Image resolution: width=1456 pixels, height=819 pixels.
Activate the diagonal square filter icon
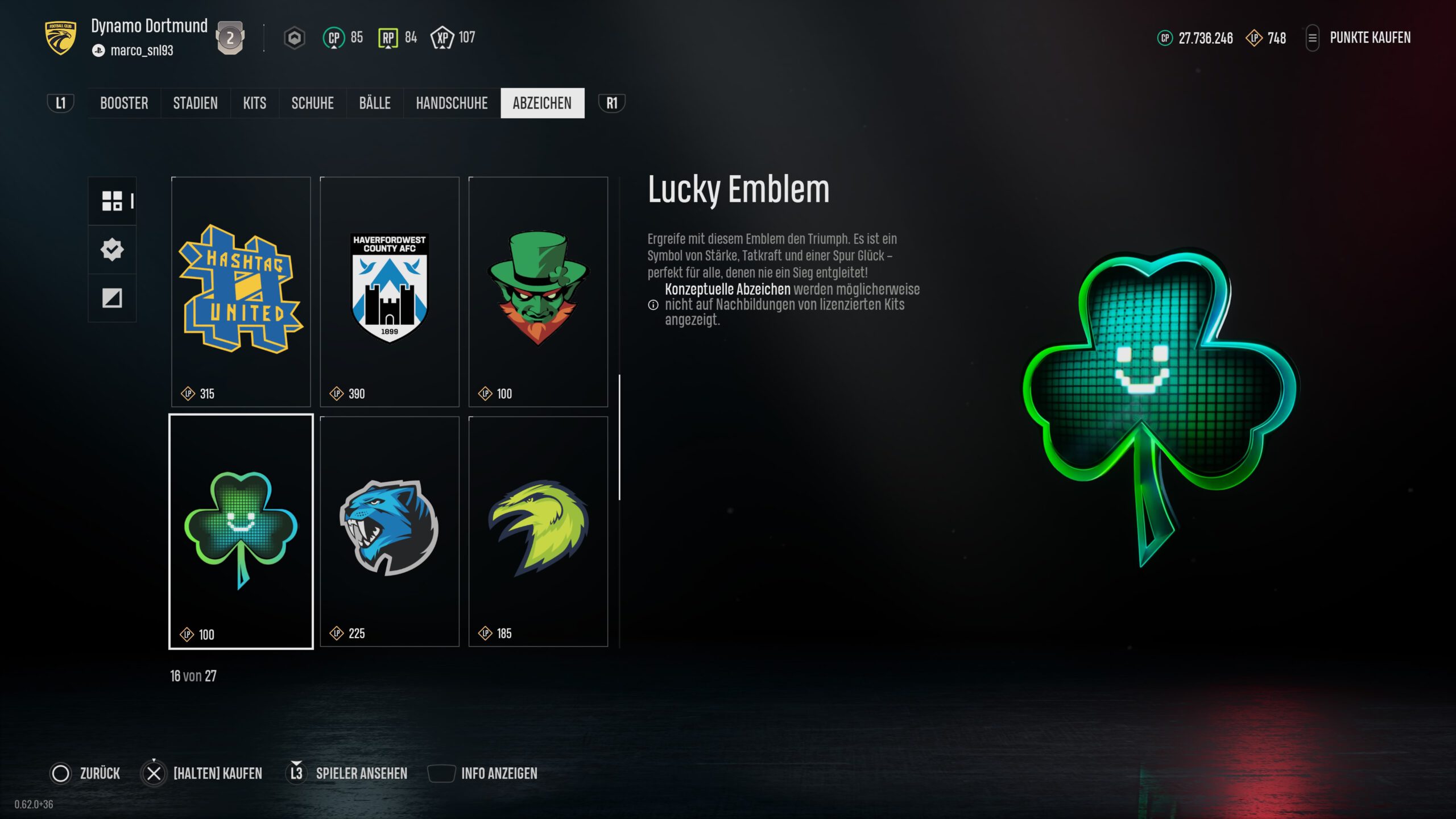pos(112,297)
